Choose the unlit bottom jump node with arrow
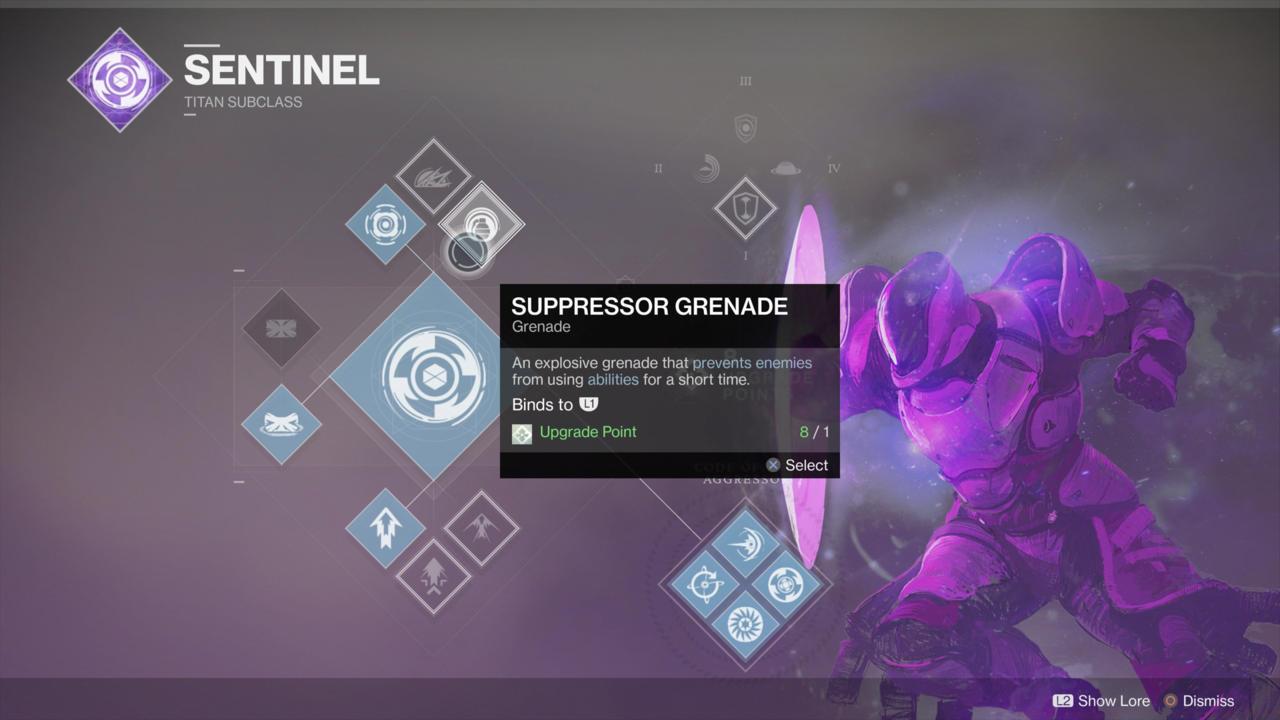1280x720 pixels. coord(433,575)
